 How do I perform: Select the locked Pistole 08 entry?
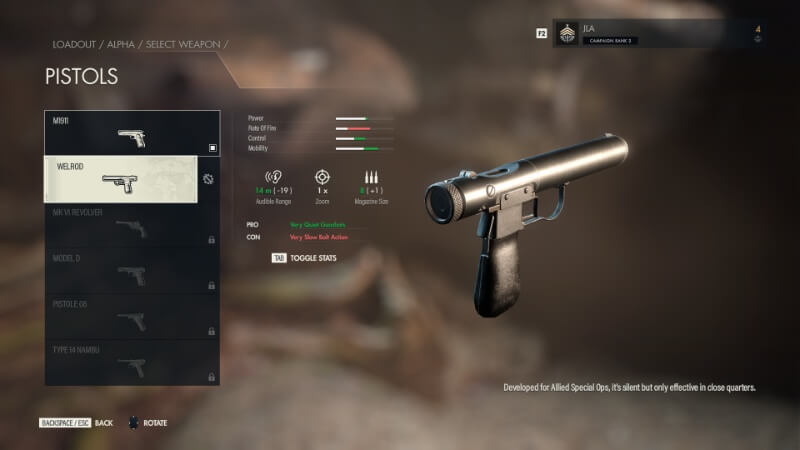tap(131, 316)
